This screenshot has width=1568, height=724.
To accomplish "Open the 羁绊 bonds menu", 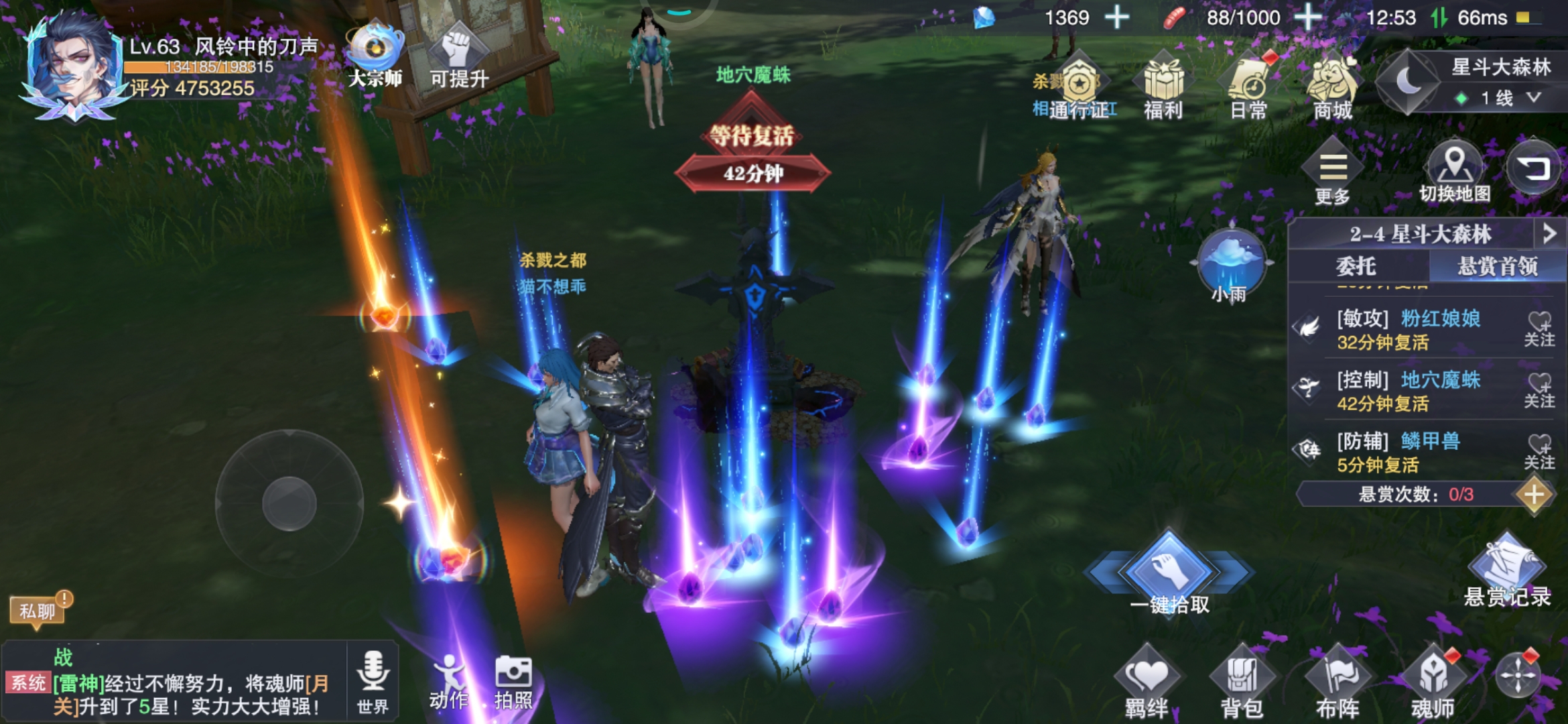I will (1147, 682).
